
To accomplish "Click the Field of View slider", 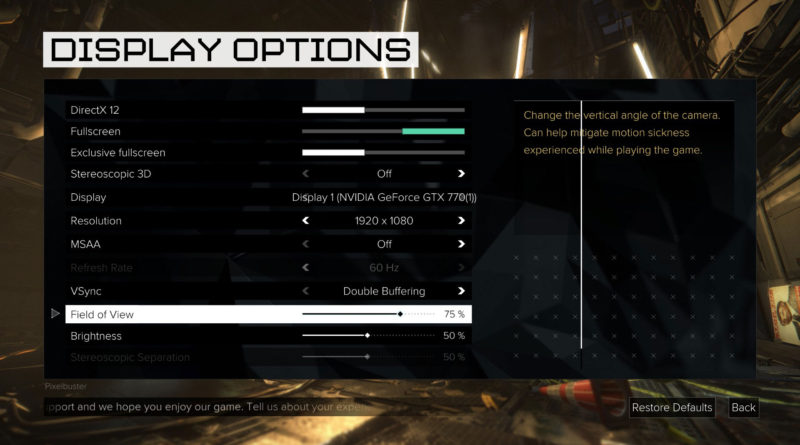I will tap(368, 314).
